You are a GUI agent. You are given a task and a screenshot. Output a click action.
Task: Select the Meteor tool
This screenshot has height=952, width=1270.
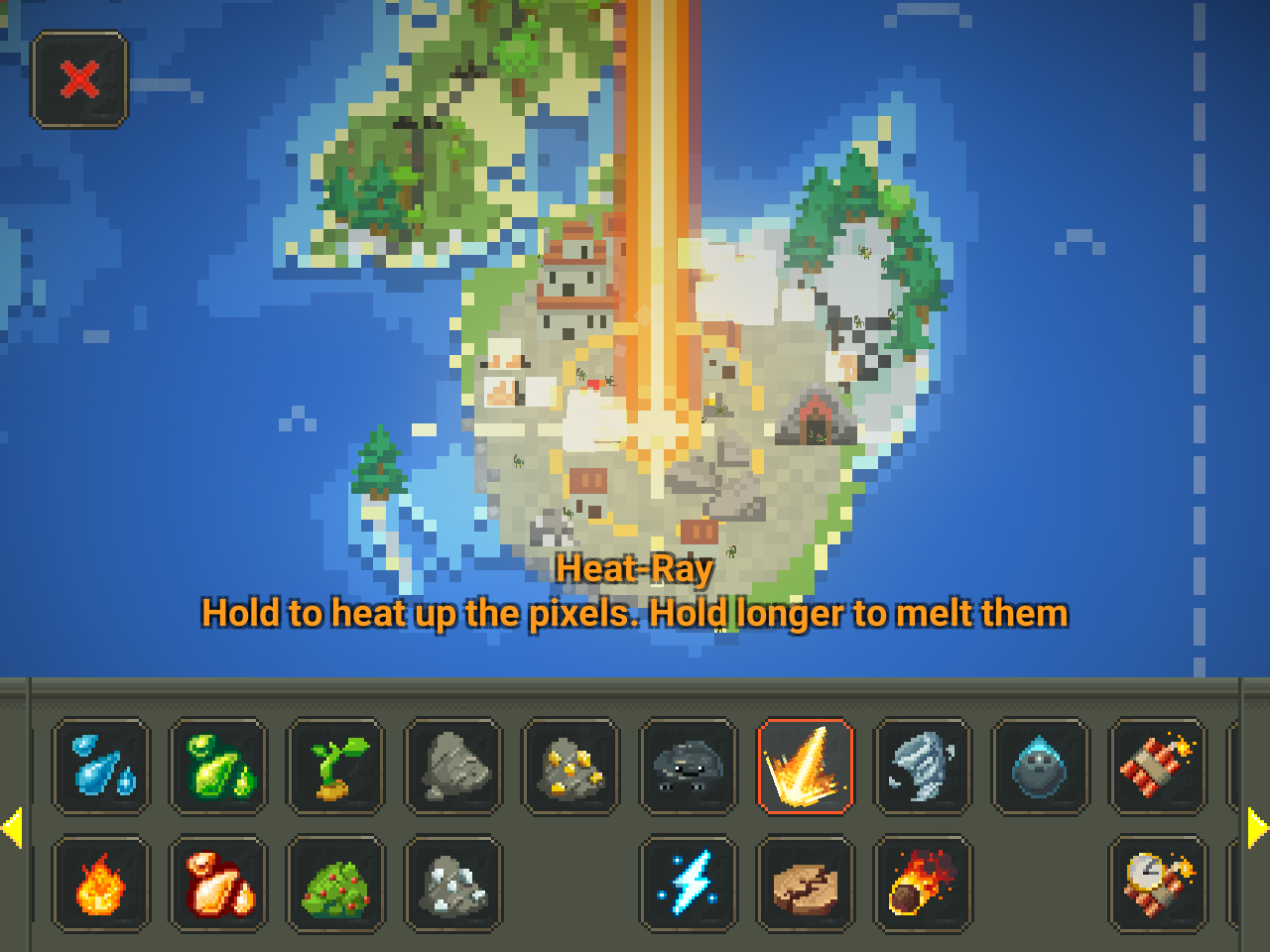coord(922,885)
